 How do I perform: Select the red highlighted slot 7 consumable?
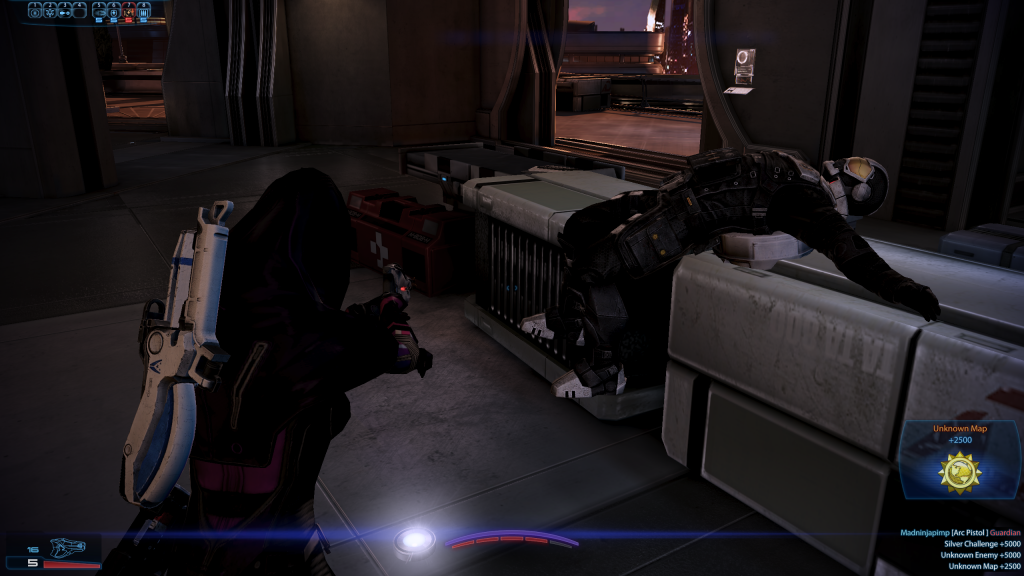(129, 11)
